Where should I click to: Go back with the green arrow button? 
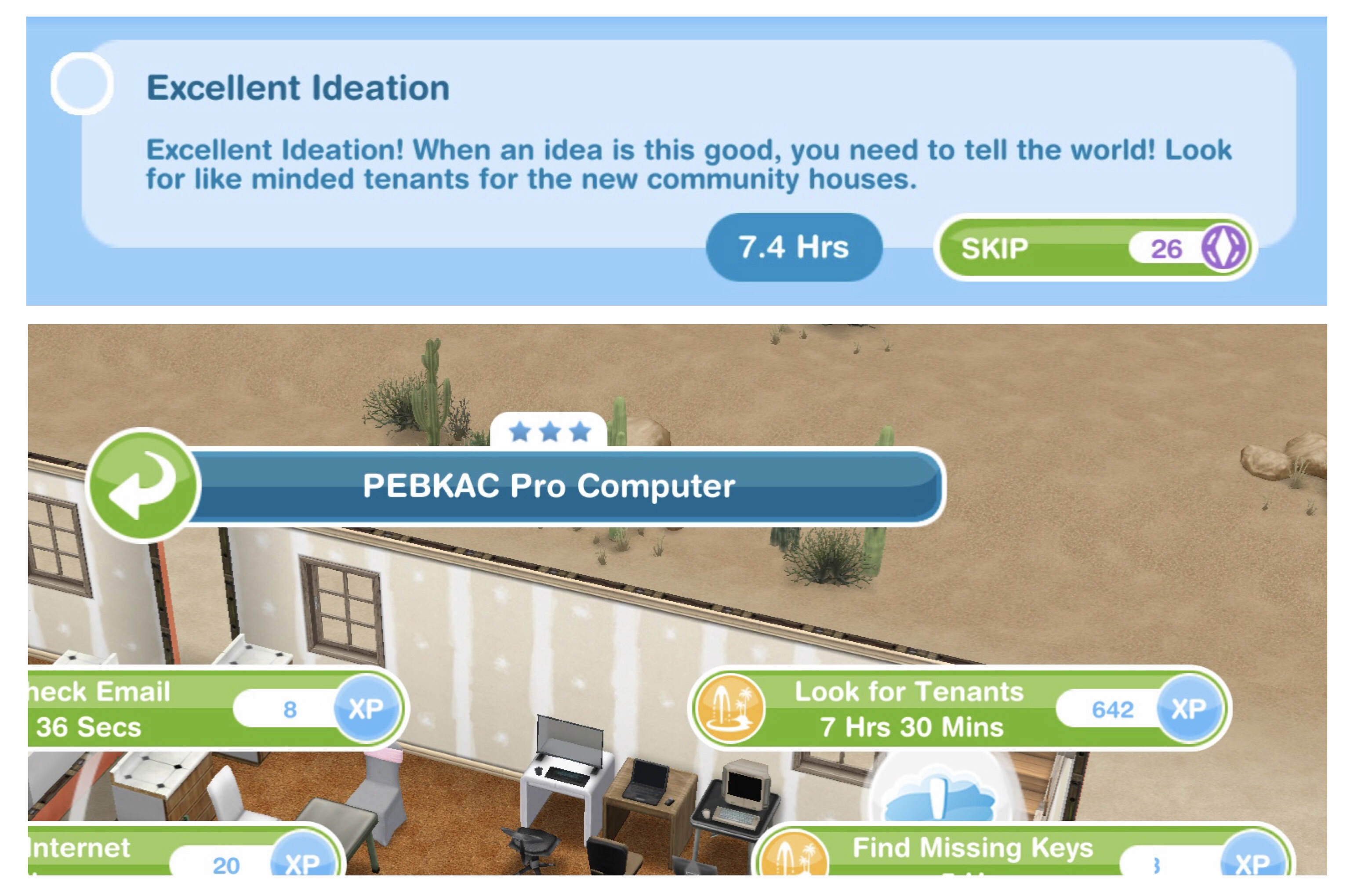click(x=143, y=485)
